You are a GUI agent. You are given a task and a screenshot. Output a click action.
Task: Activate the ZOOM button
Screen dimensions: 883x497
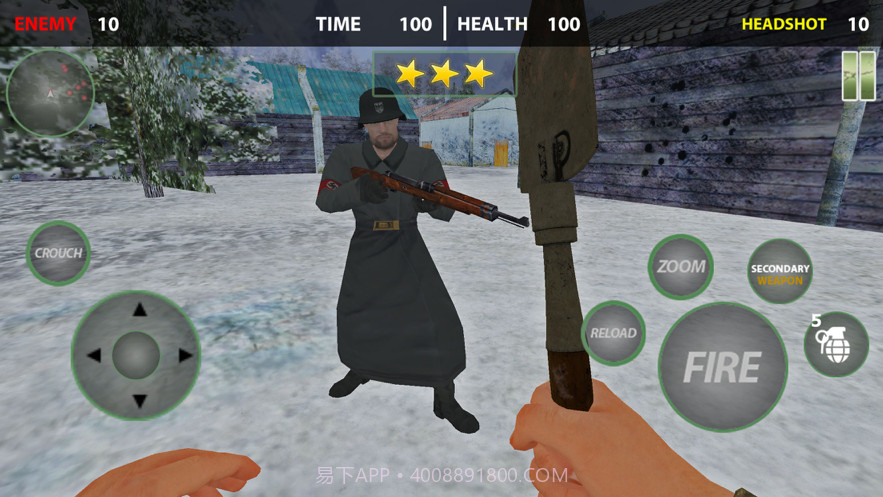pos(681,267)
